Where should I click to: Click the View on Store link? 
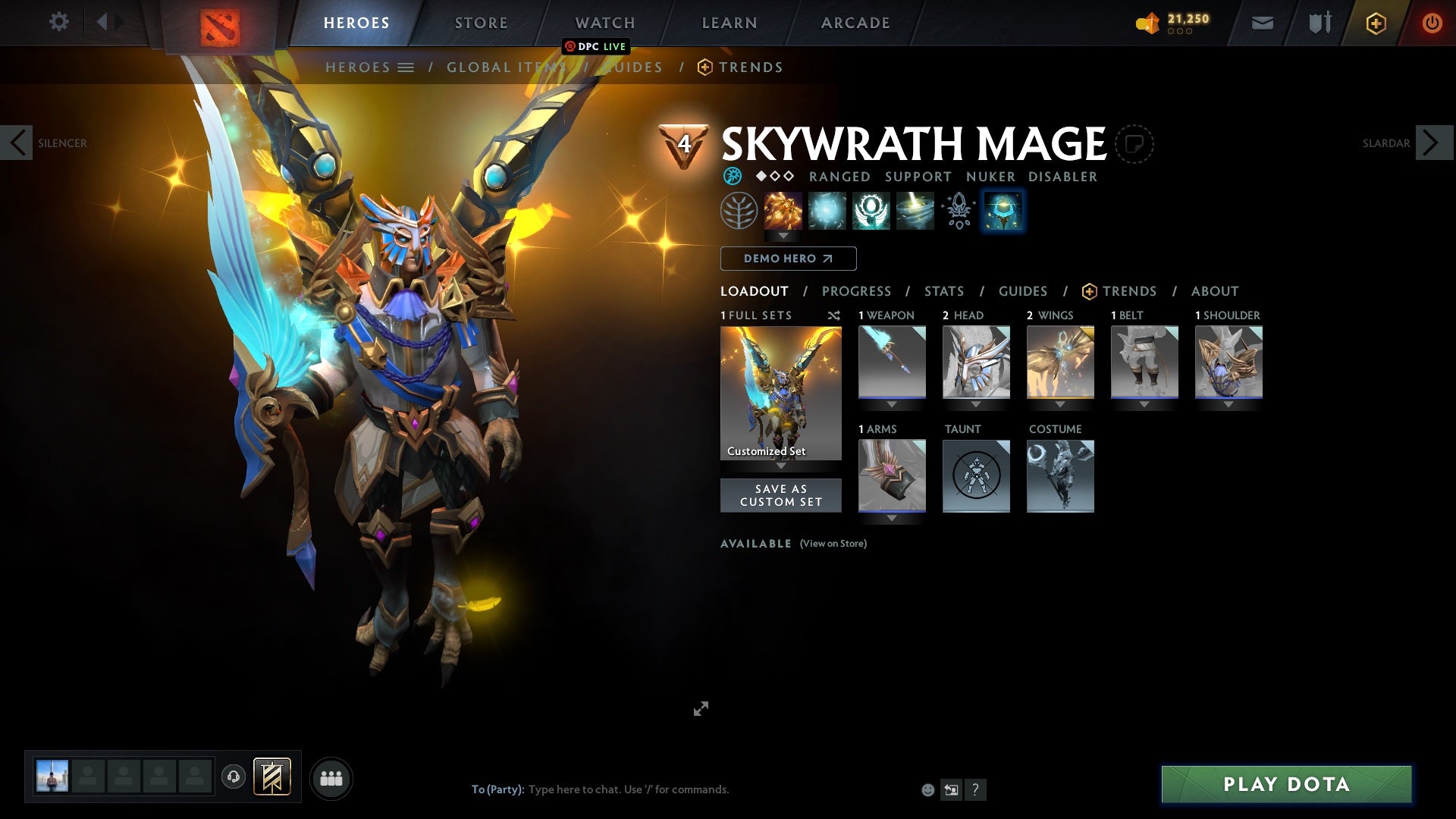click(833, 544)
